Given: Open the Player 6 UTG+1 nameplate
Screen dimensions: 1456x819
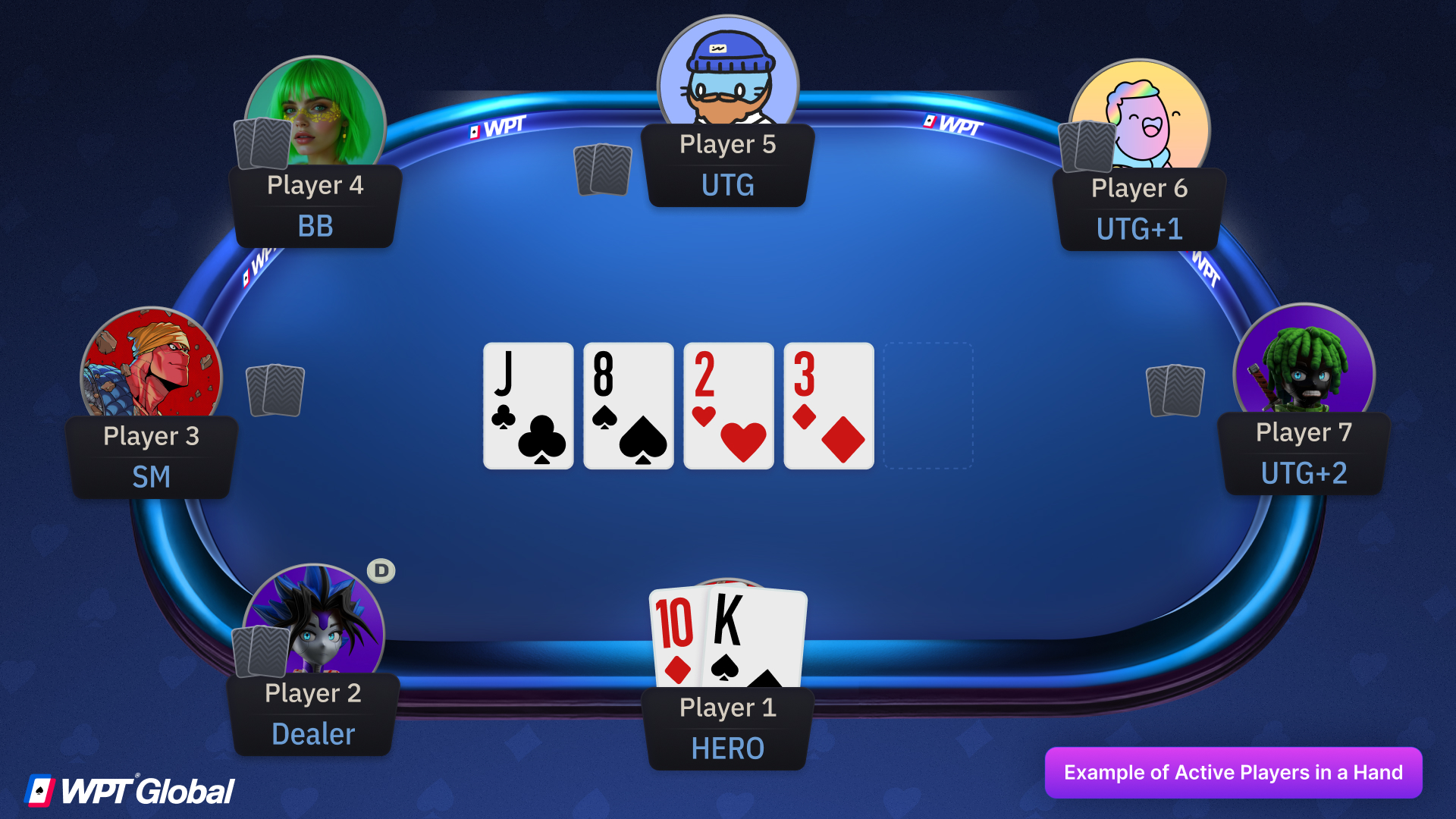Looking at the screenshot, I should point(1140,209).
